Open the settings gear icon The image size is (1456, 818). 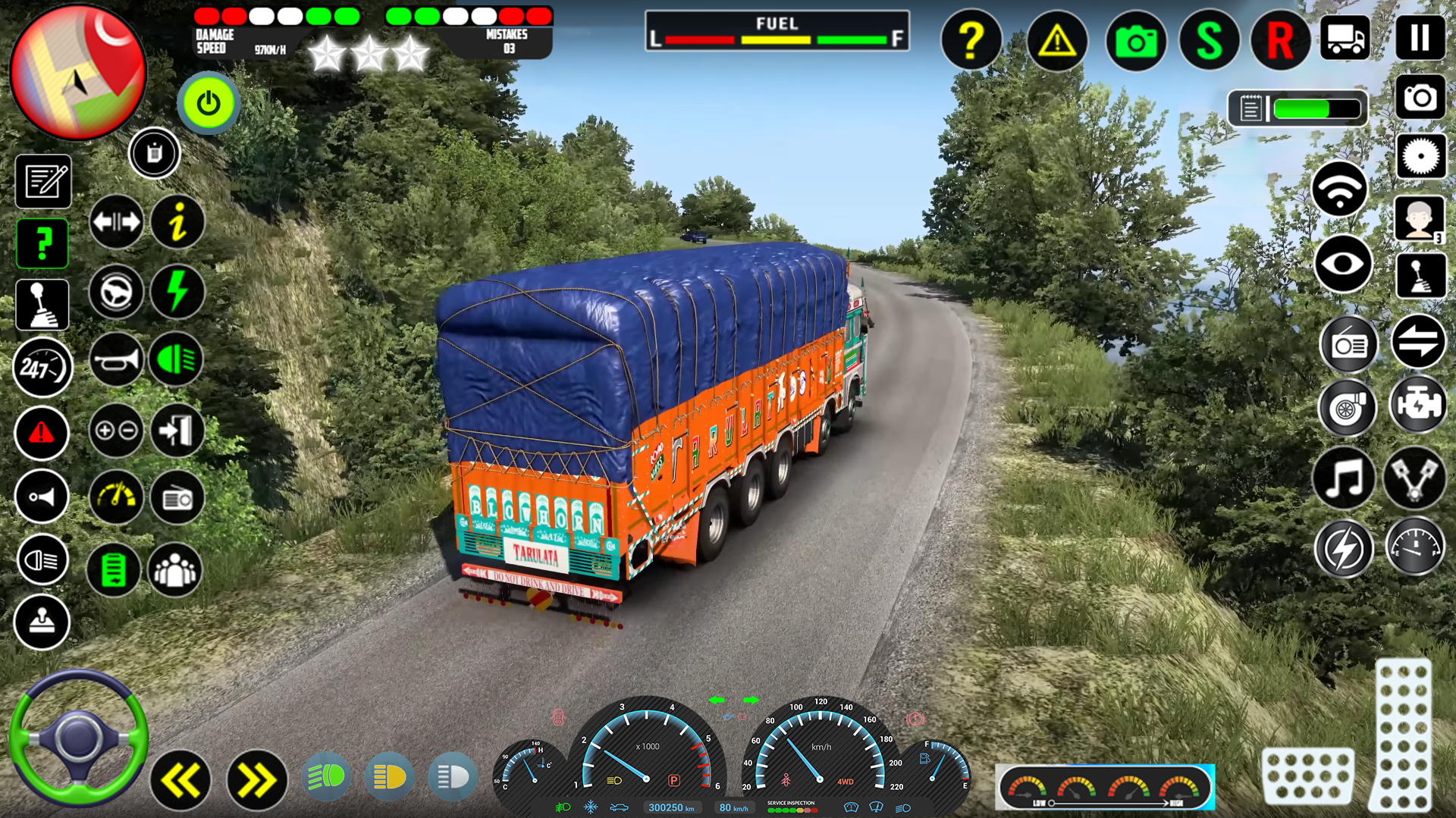tap(1421, 156)
